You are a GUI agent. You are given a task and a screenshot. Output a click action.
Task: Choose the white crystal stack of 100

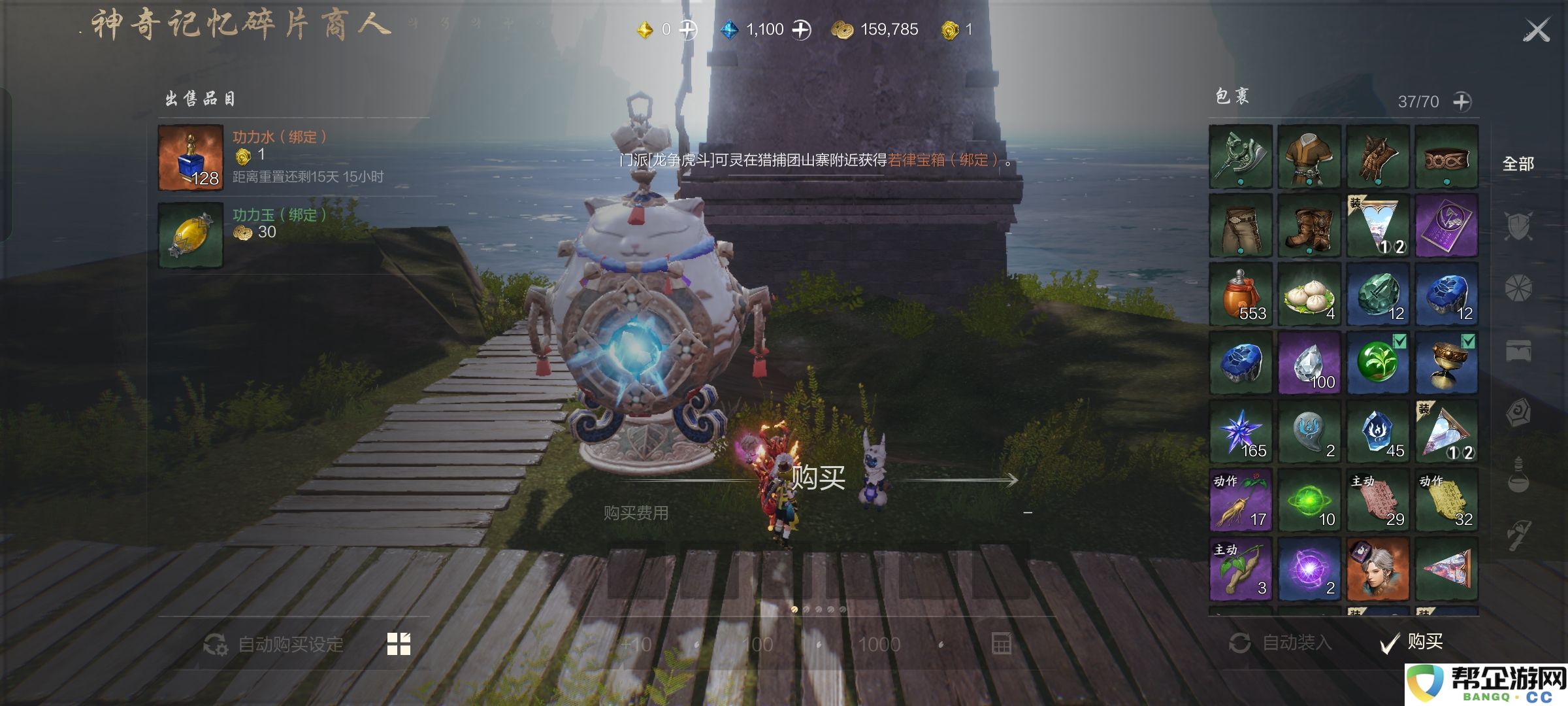pyautogui.click(x=1309, y=363)
